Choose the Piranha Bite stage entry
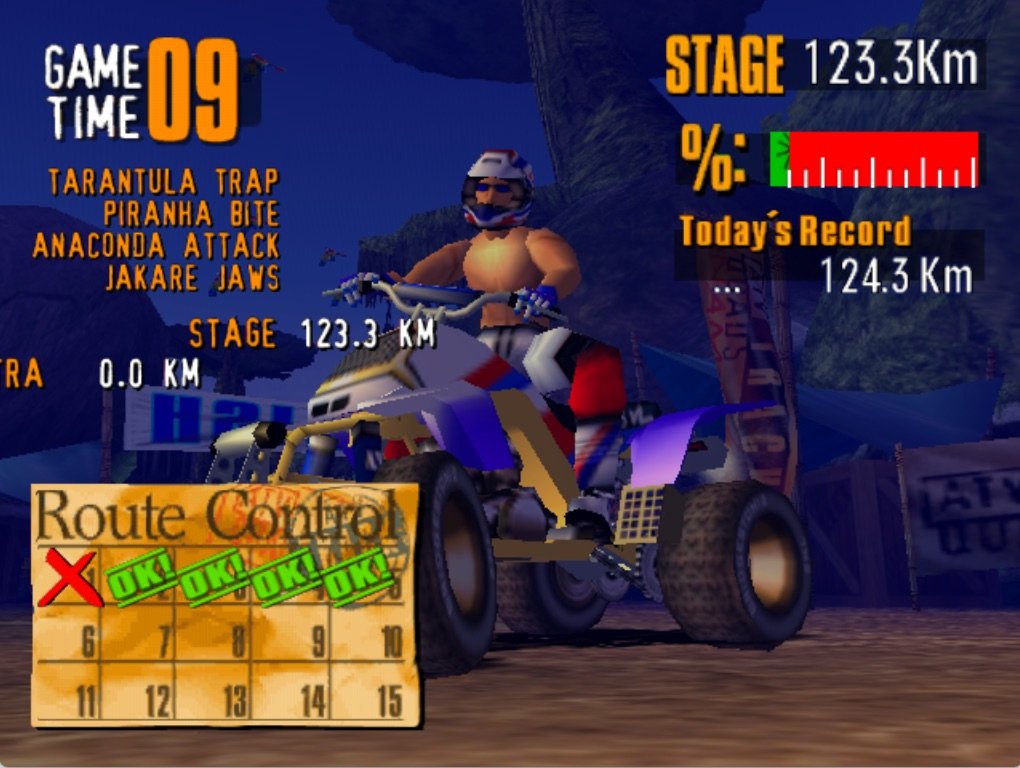This screenshot has width=1020, height=768. tap(190, 214)
